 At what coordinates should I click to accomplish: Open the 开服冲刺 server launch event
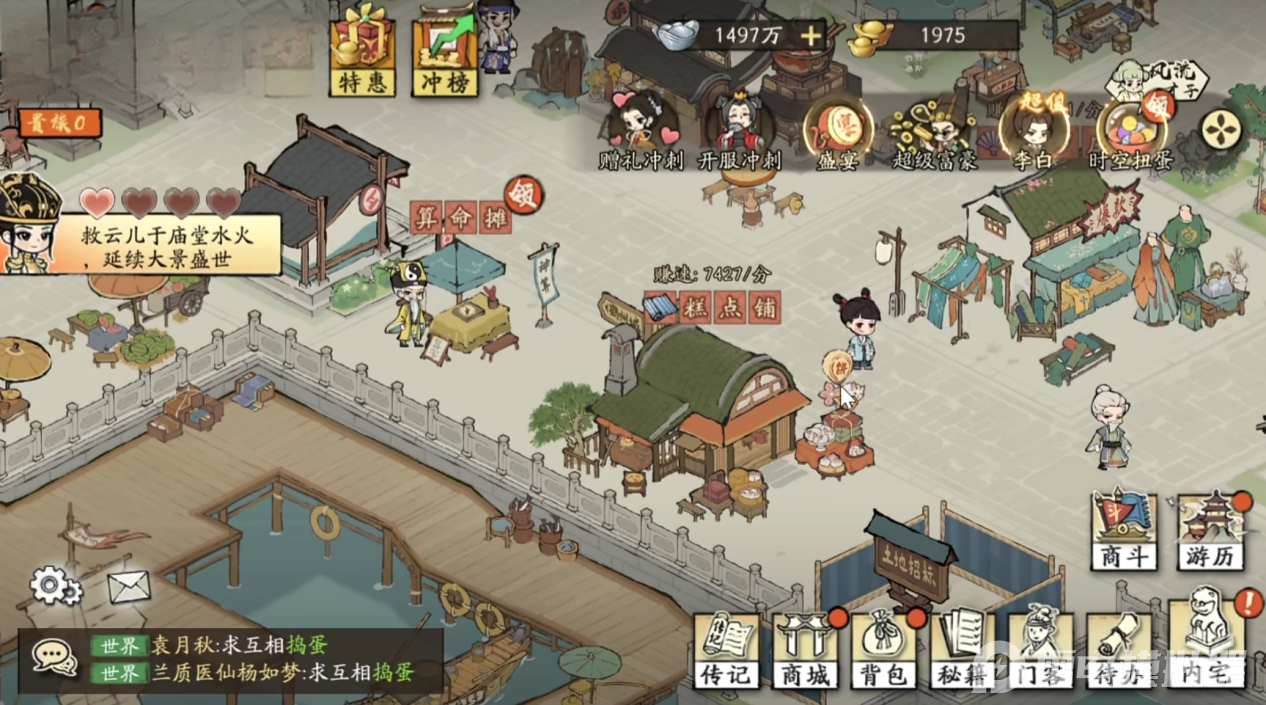tap(739, 130)
